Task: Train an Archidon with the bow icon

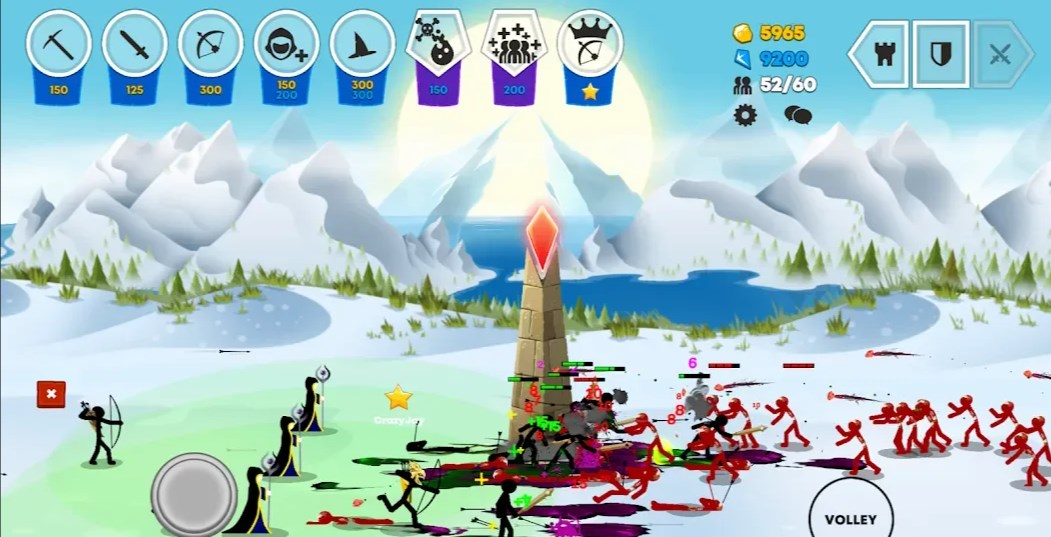Action: click(x=211, y=44)
